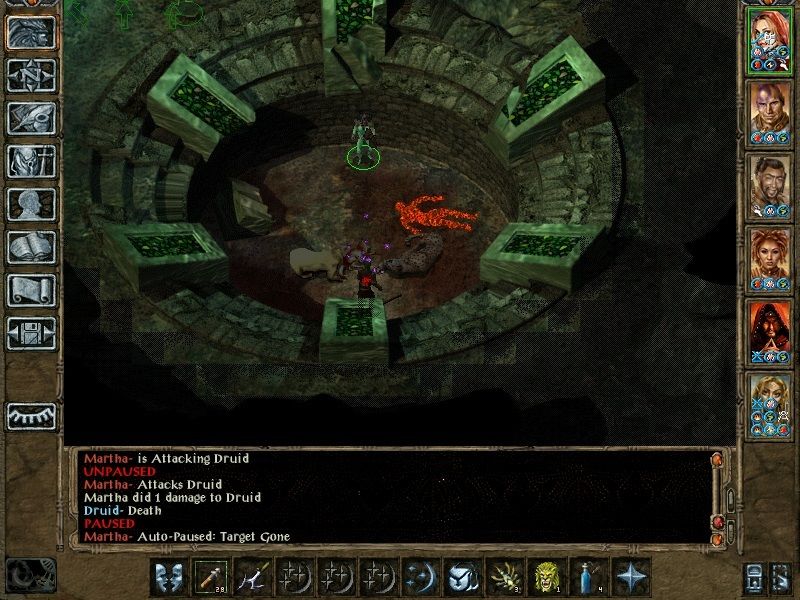Choose the arrow weapon slot showing 28
800x600 pixels.
tap(210, 577)
